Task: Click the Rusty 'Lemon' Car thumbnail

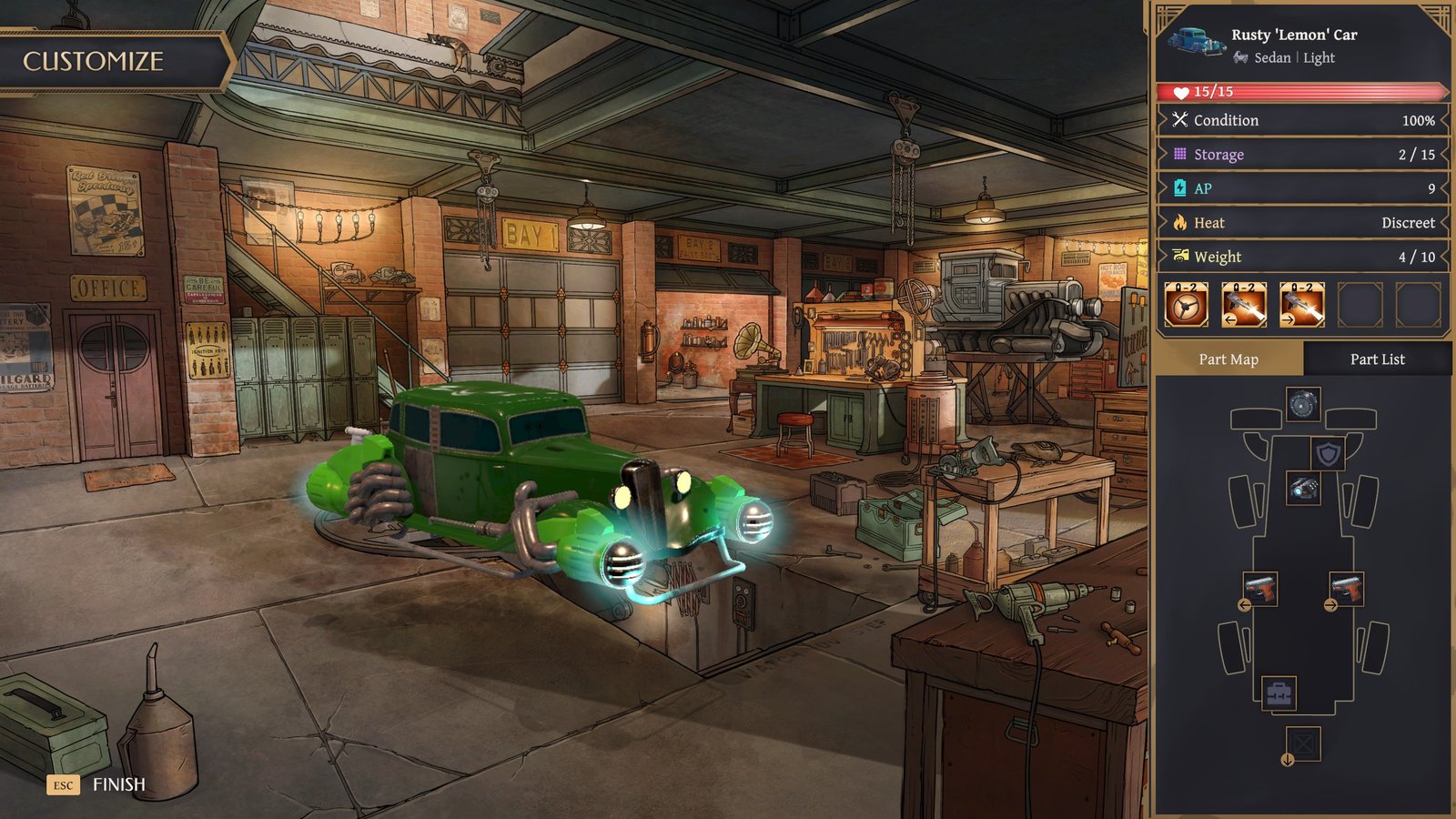Action: pyautogui.click(x=1196, y=41)
